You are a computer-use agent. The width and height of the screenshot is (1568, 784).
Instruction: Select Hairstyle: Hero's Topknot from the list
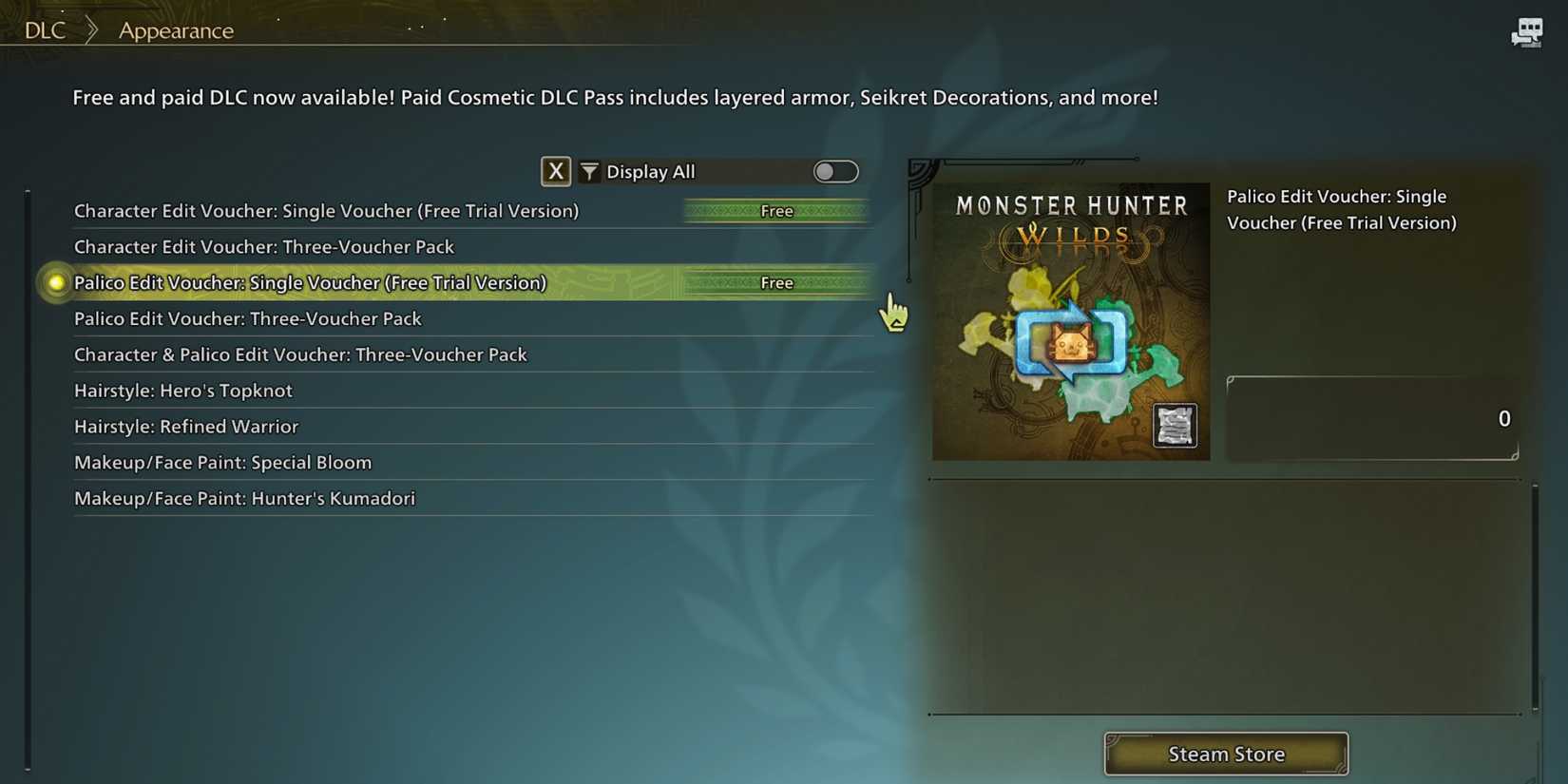coord(182,390)
